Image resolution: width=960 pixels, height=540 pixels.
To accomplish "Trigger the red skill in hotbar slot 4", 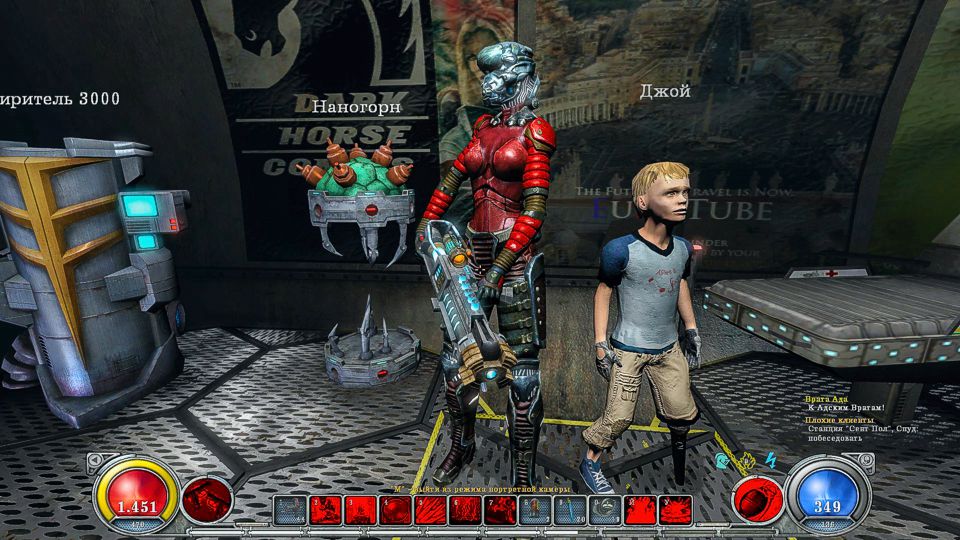I will tap(395, 510).
